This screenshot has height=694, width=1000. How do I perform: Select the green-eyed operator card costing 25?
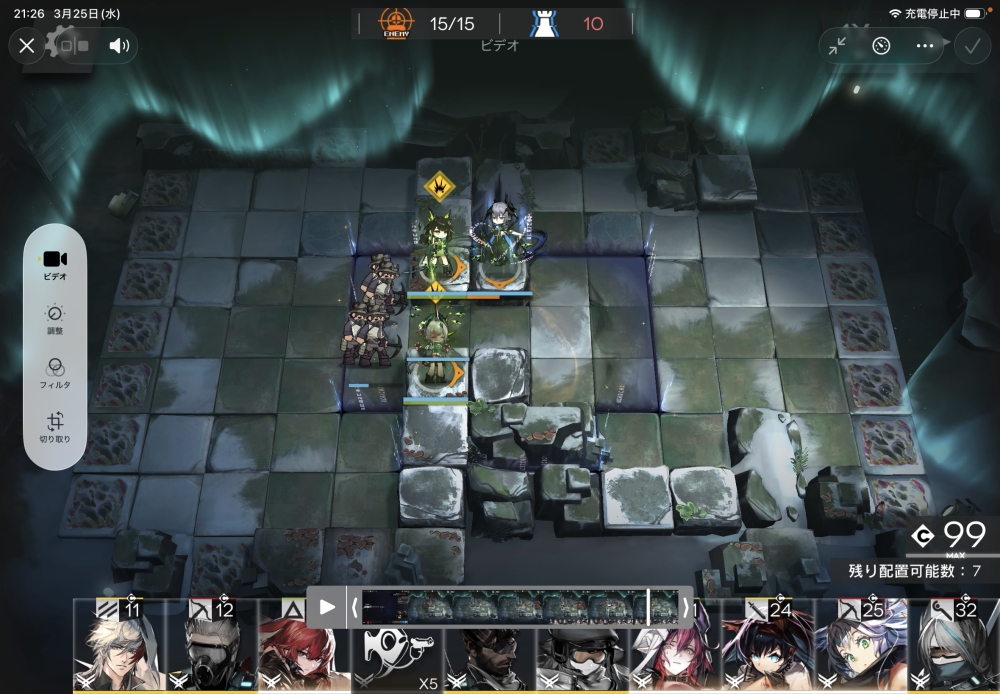pos(859,650)
